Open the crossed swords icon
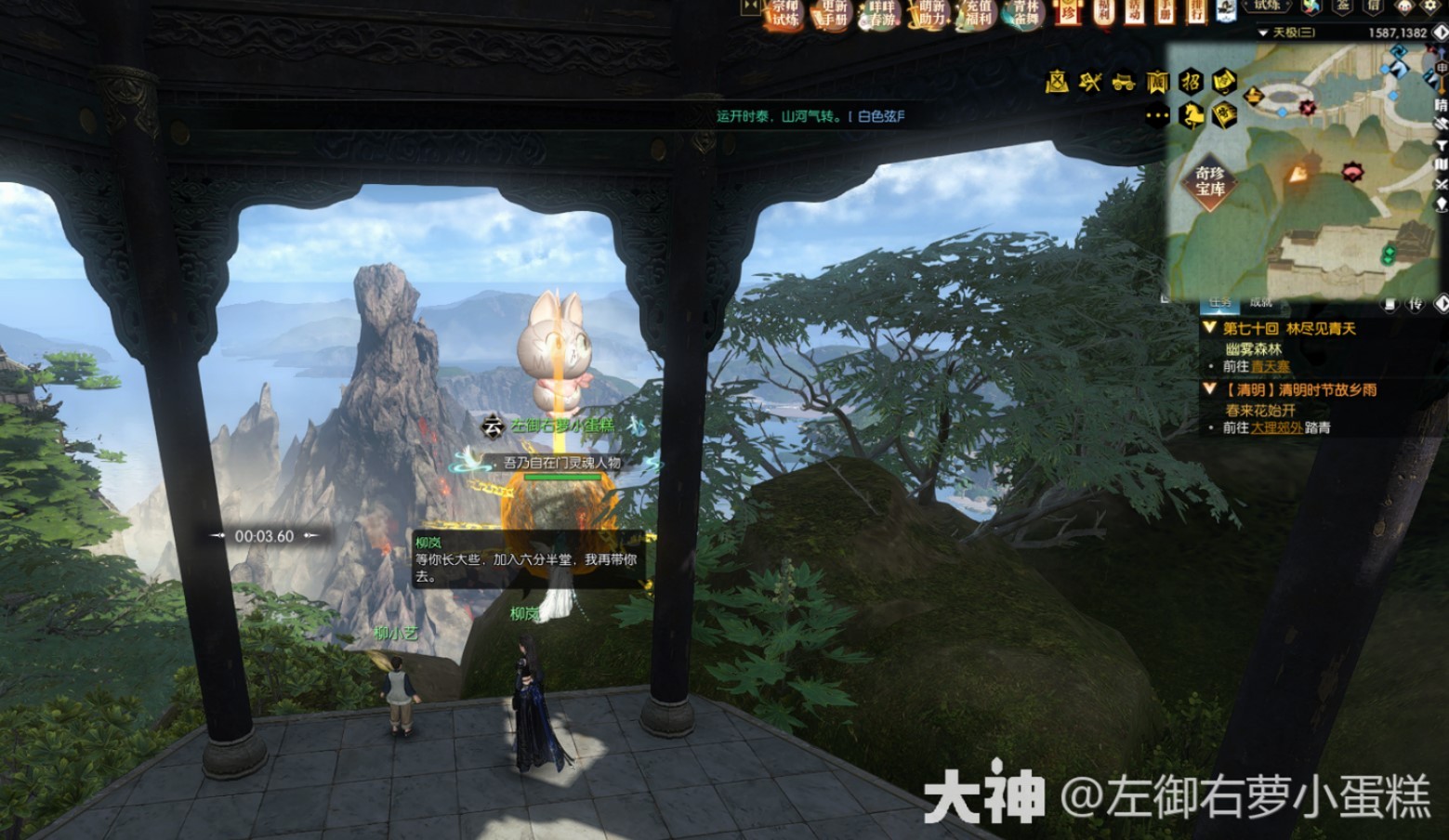Image resolution: width=1449 pixels, height=840 pixels. pyautogui.click(x=1090, y=82)
